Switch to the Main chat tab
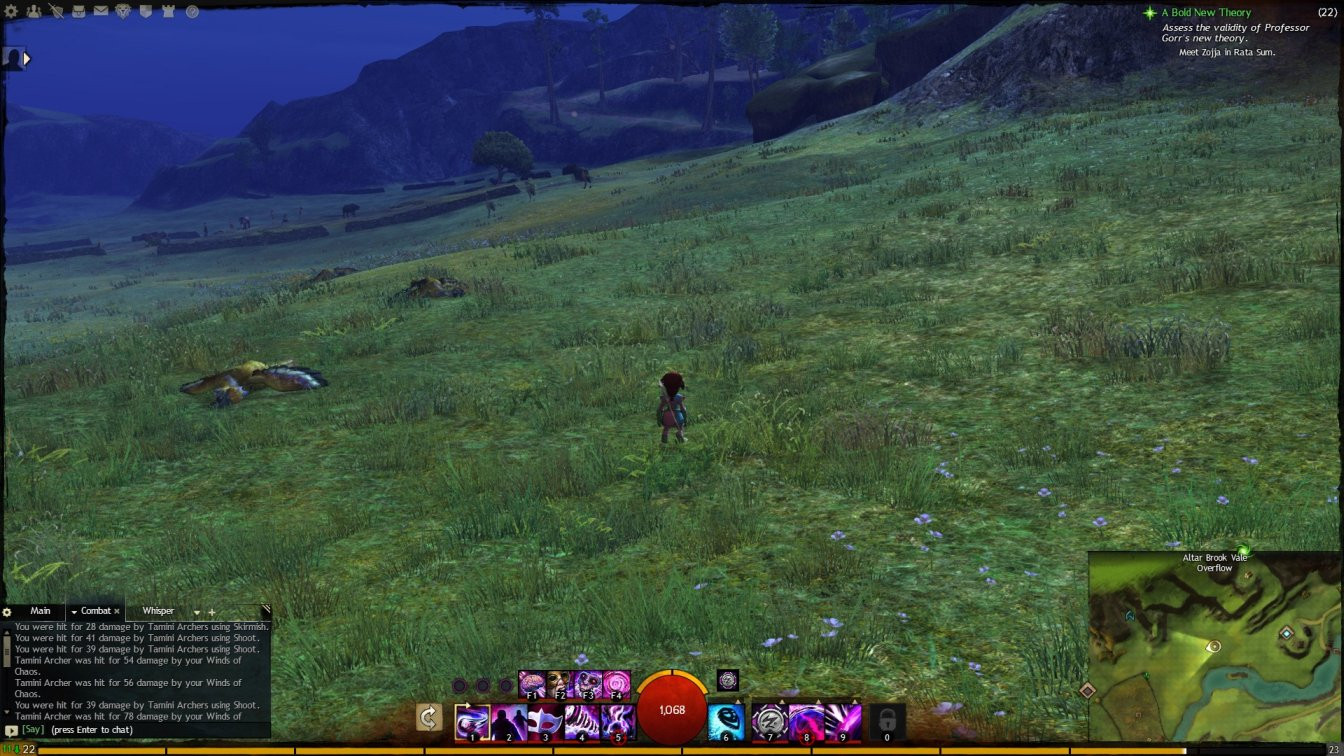The width and height of the screenshot is (1344, 756). tap(40, 611)
